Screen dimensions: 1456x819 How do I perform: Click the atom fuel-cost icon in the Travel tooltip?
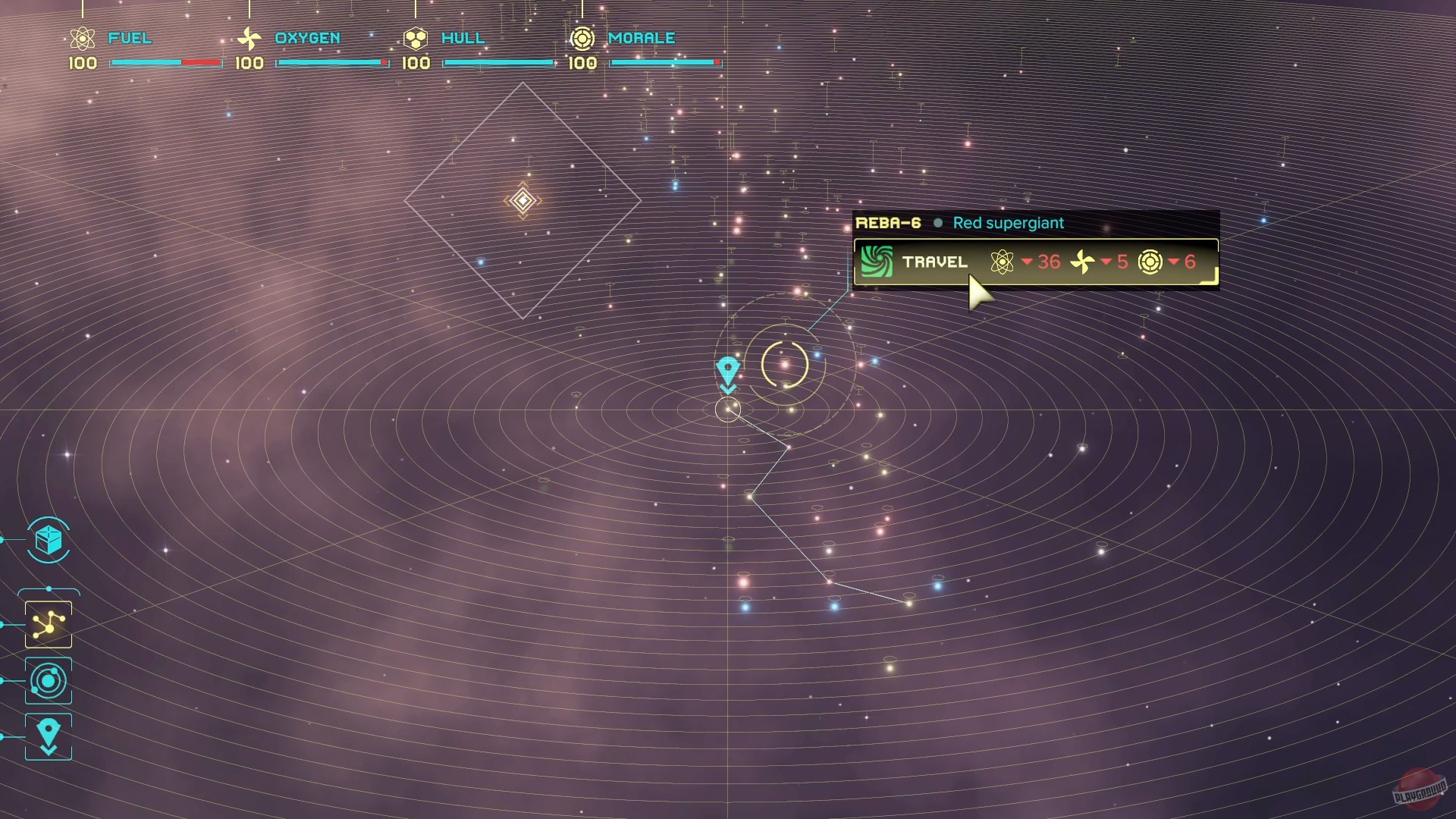coord(1003,262)
